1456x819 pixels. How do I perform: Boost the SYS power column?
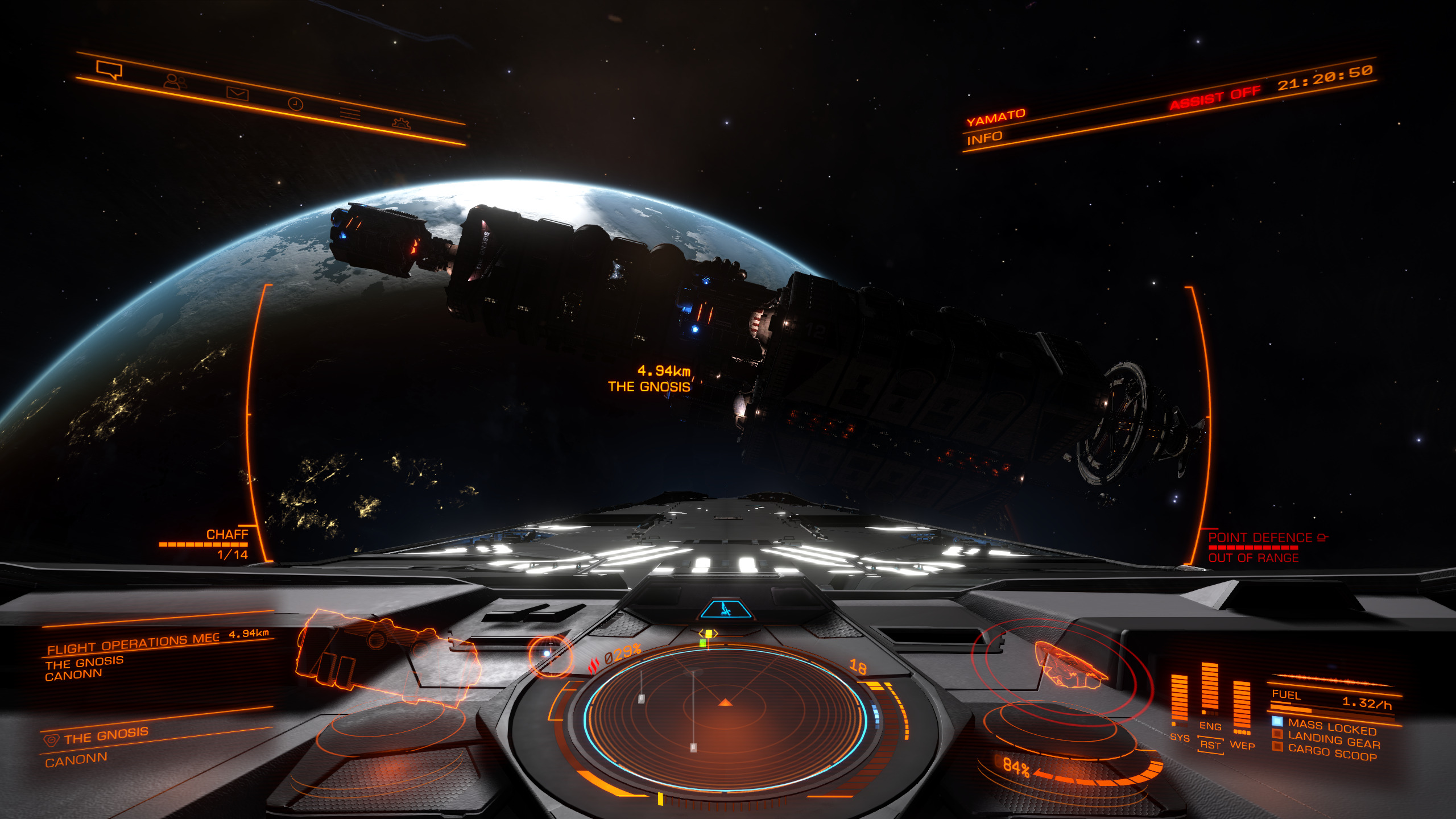(x=1179, y=701)
